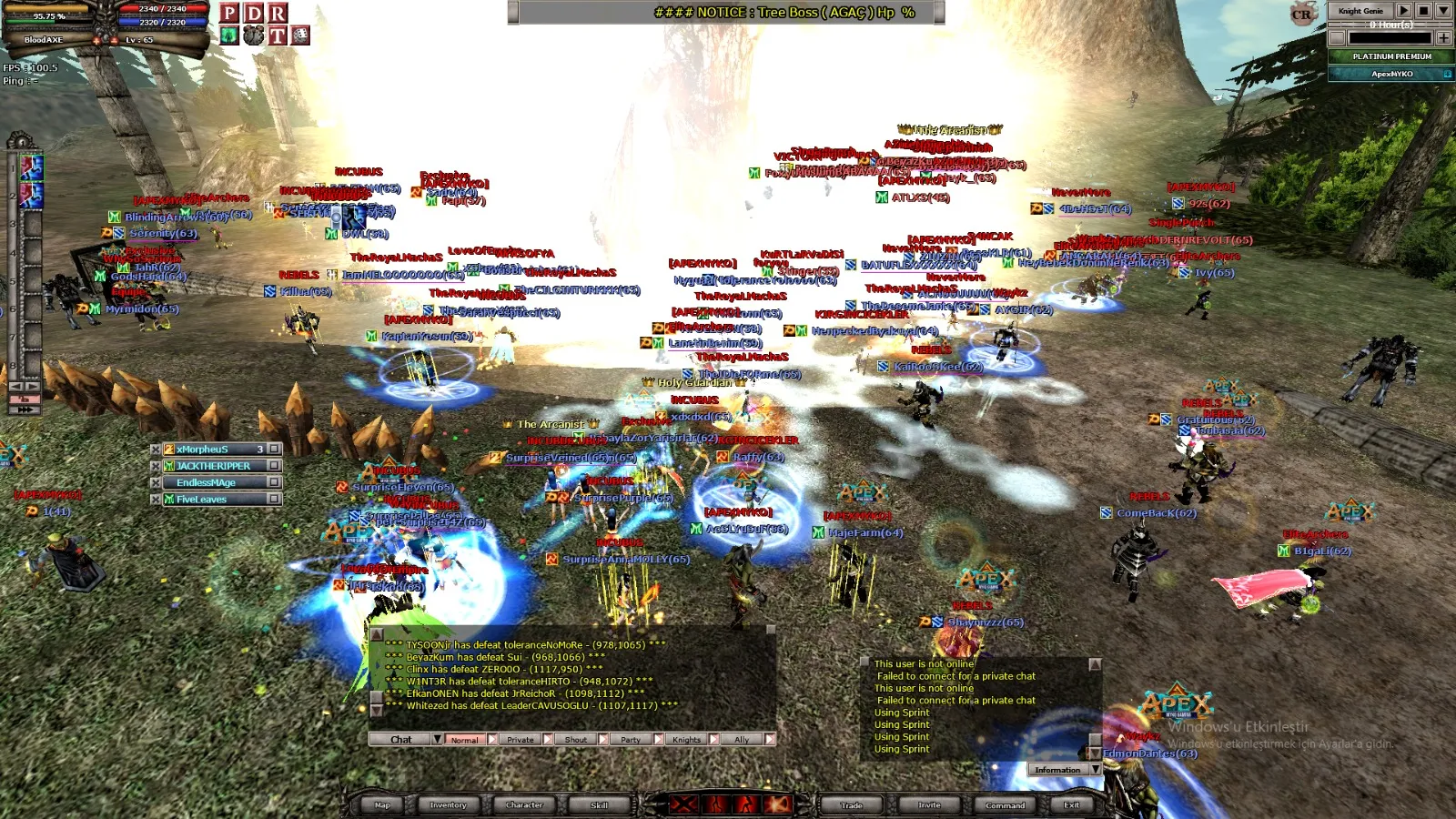Open the Chat channel dropdown
The width and height of the screenshot is (1456, 819).
[439, 739]
